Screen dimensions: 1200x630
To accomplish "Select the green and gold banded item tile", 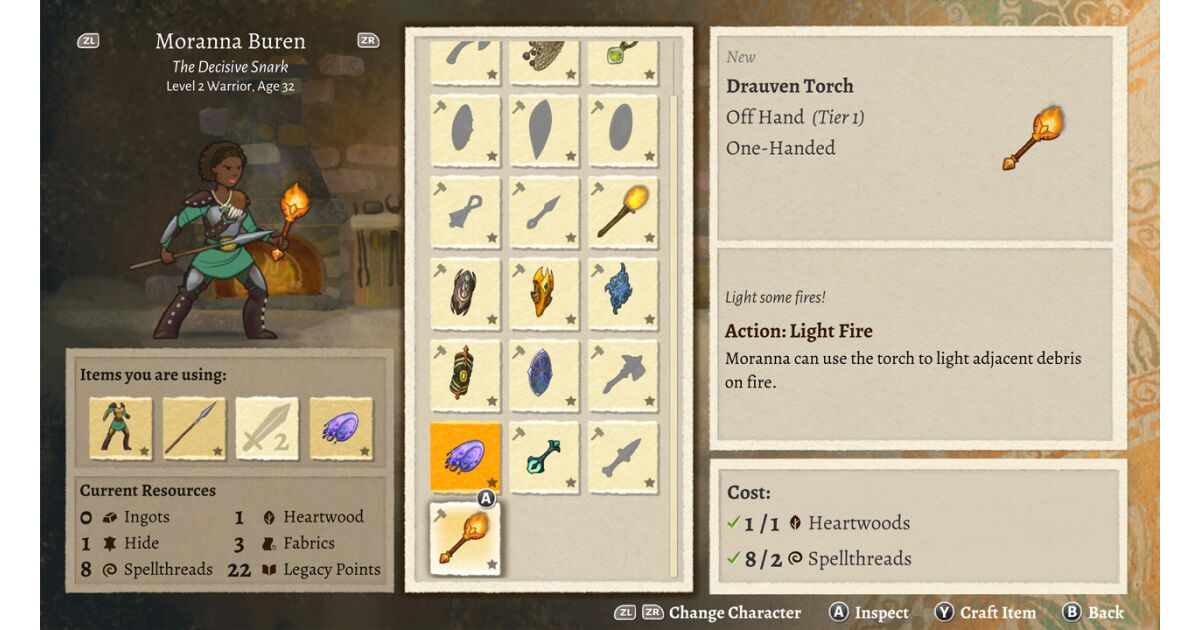I will (465, 375).
